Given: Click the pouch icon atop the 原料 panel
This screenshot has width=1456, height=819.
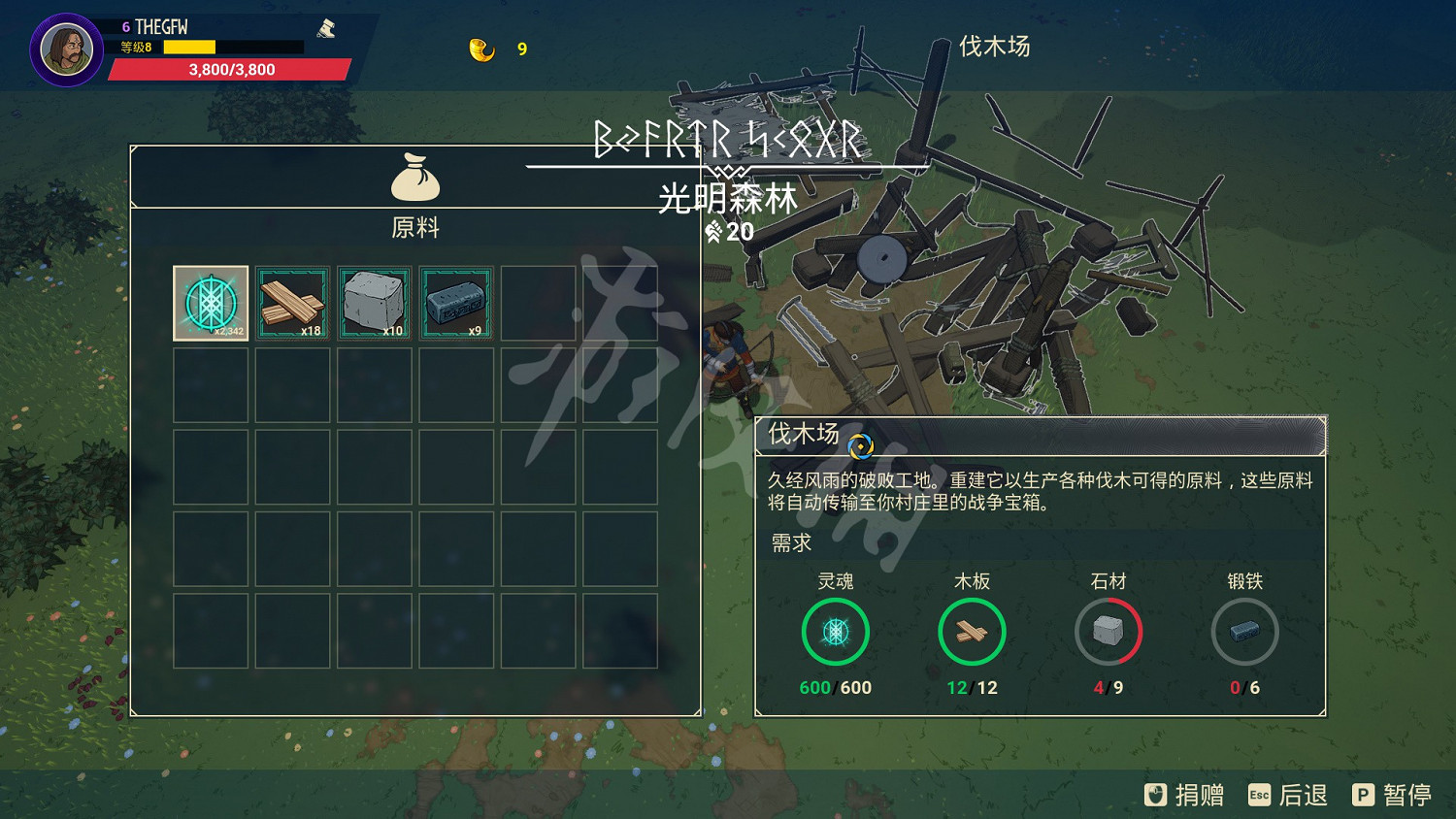Looking at the screenshot, I should [x=415, y=177].
